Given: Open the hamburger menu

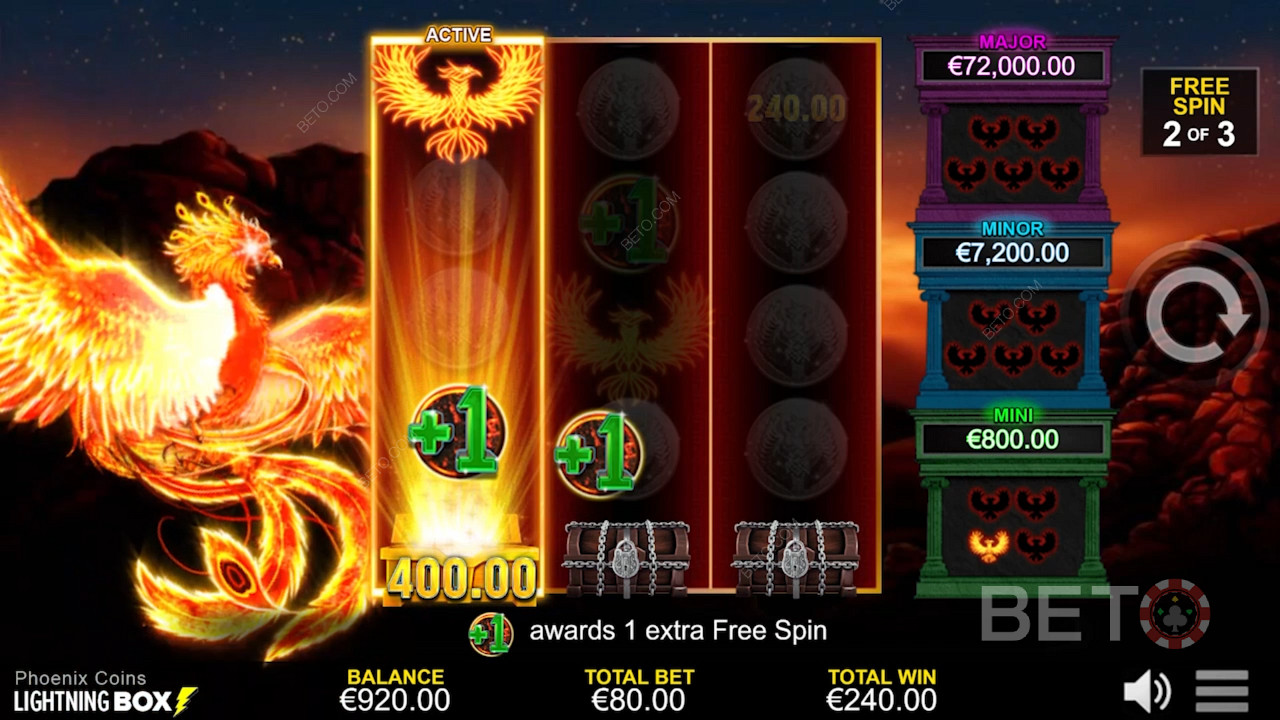Looking at the screenshot, I should (1221, 691).
